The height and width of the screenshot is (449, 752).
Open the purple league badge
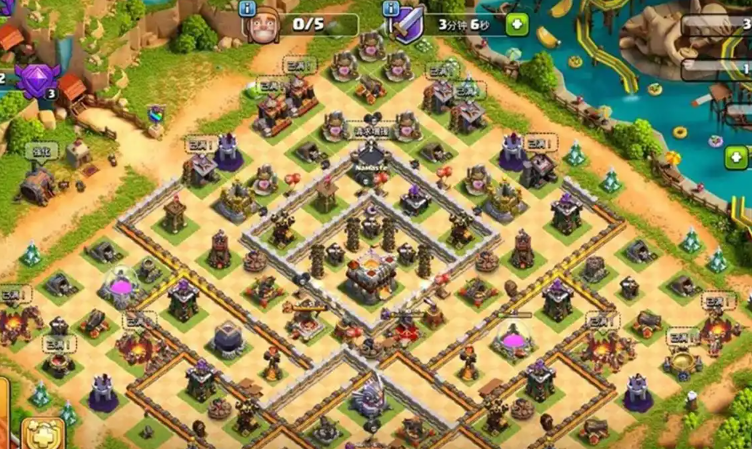pos(36,78)
